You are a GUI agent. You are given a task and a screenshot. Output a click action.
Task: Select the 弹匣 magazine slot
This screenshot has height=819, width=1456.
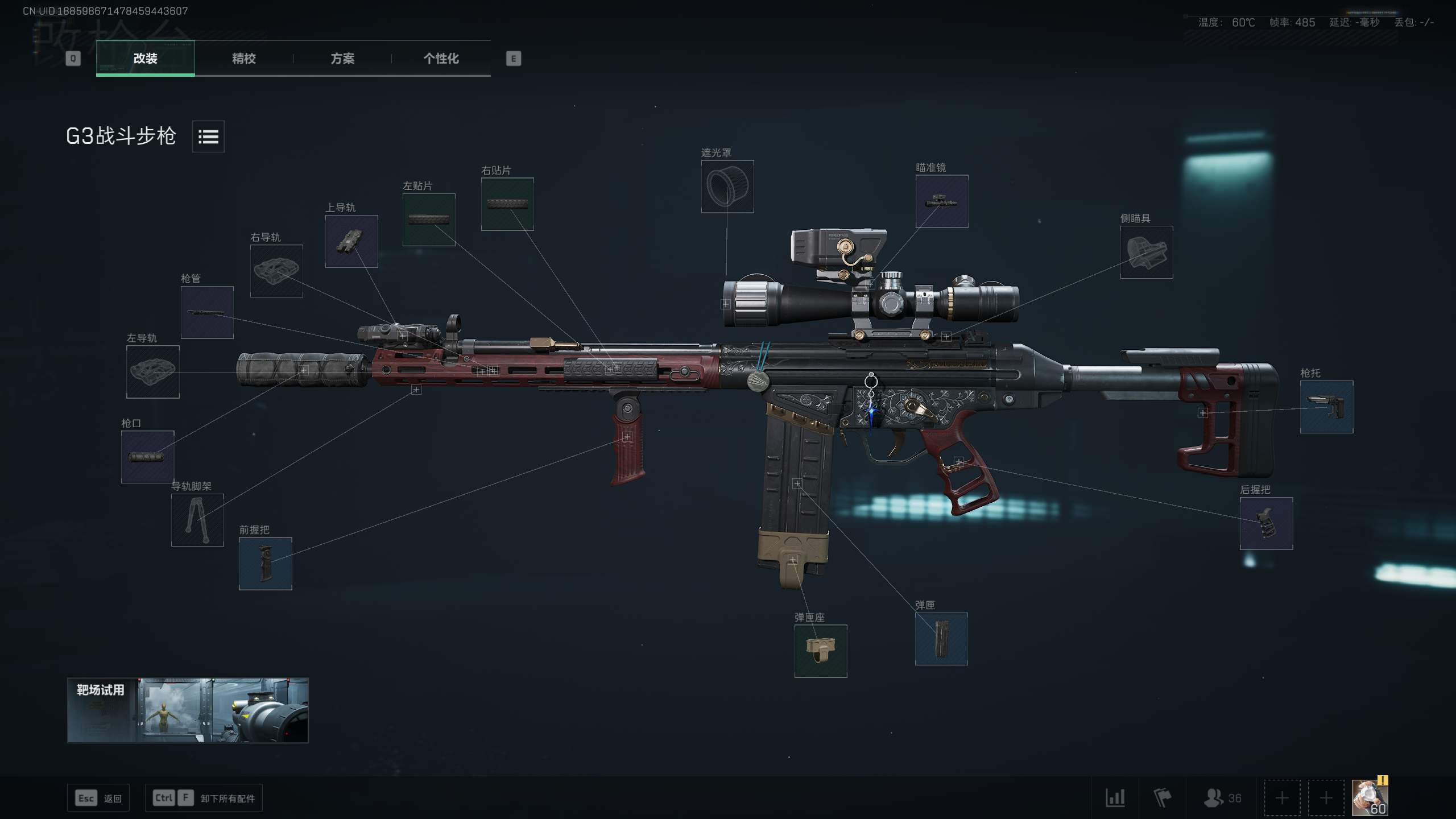point(941,639)
